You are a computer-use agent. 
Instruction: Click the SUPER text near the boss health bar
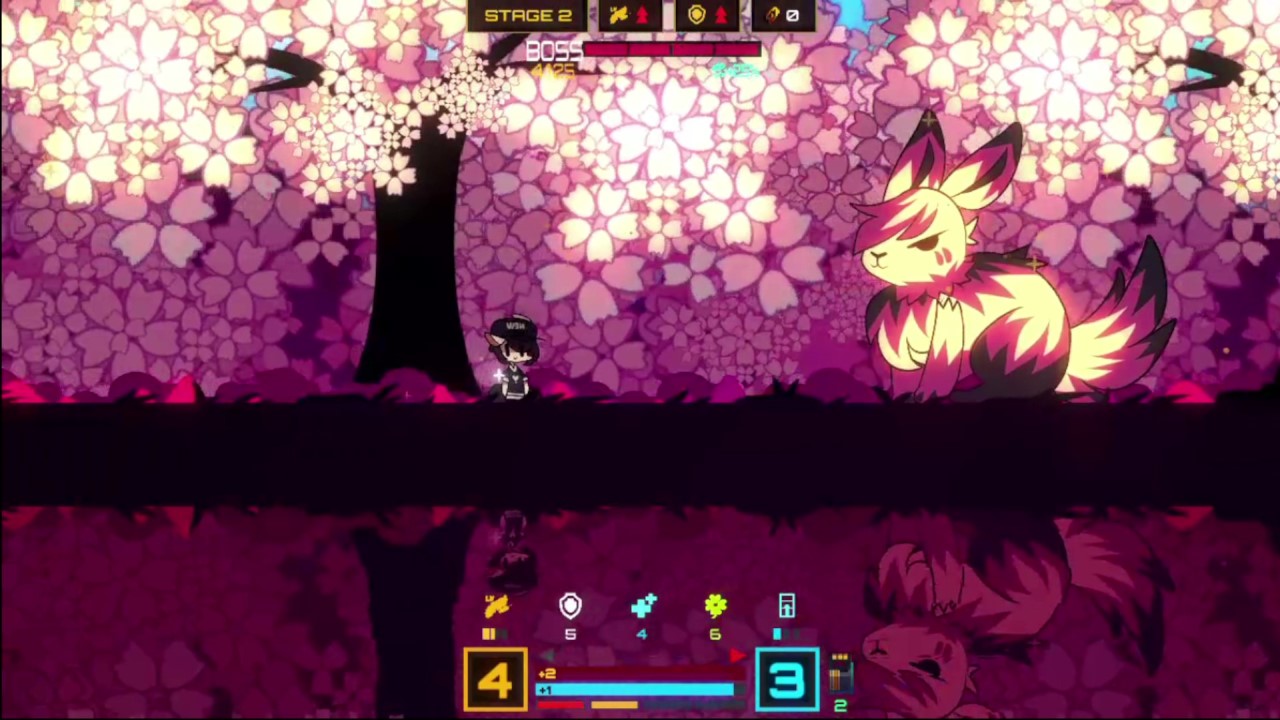point(732,69)
